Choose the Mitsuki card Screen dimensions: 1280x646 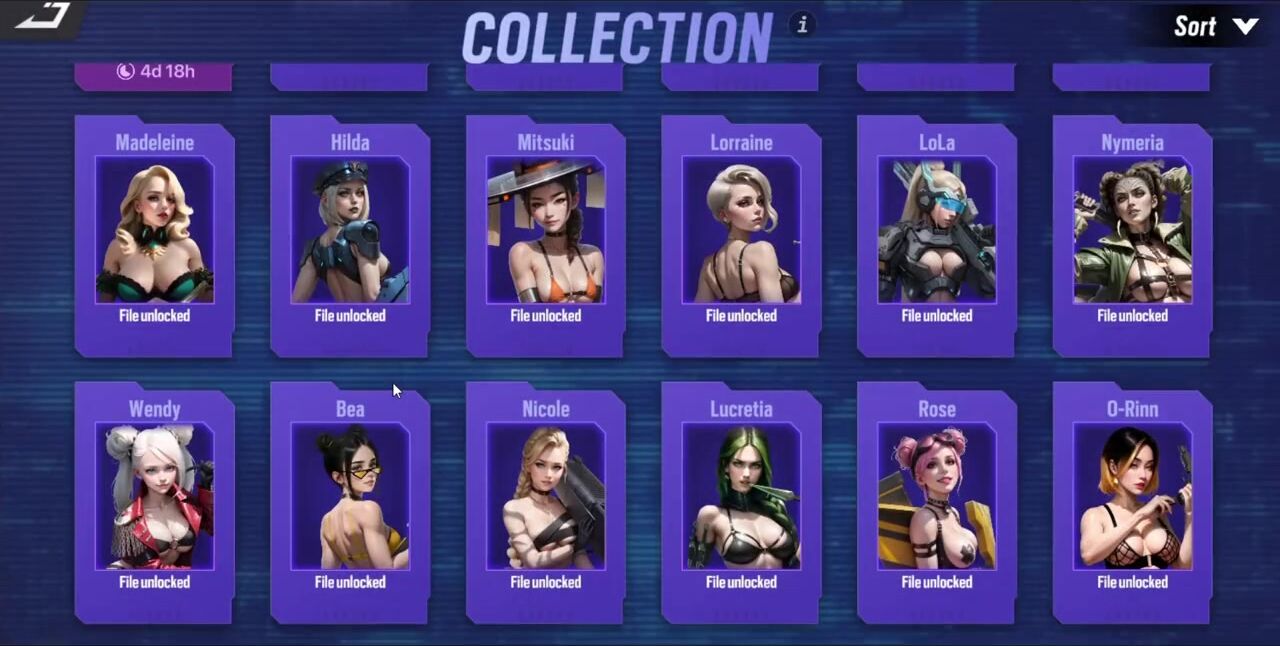pos(545,235)
